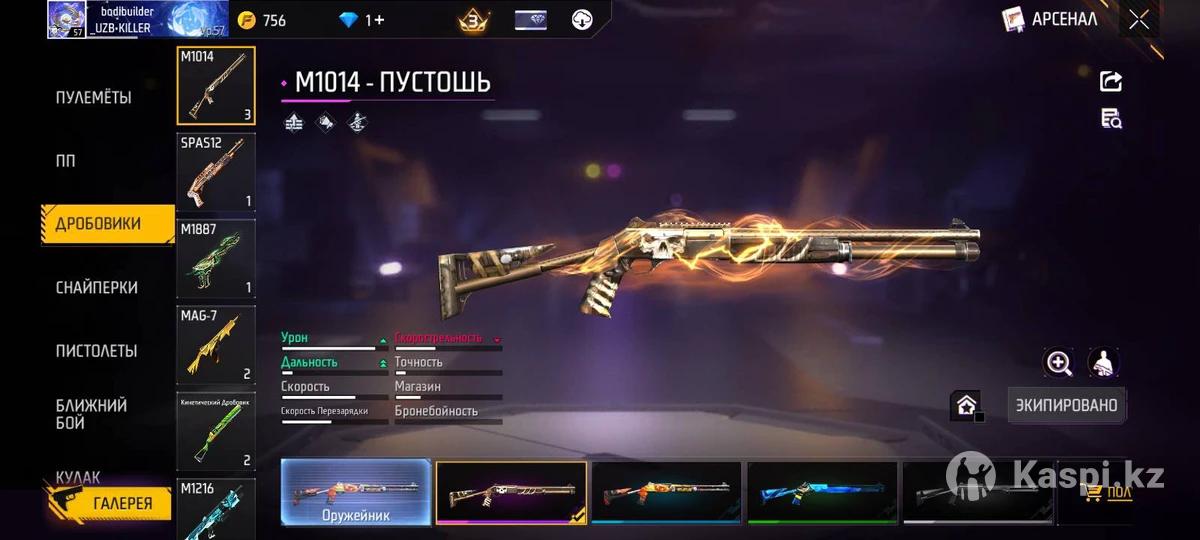Select the Оружейник skin thumbnail
Image resolution: width=1200 pixels, height=540 pixels.
[356, 492]
